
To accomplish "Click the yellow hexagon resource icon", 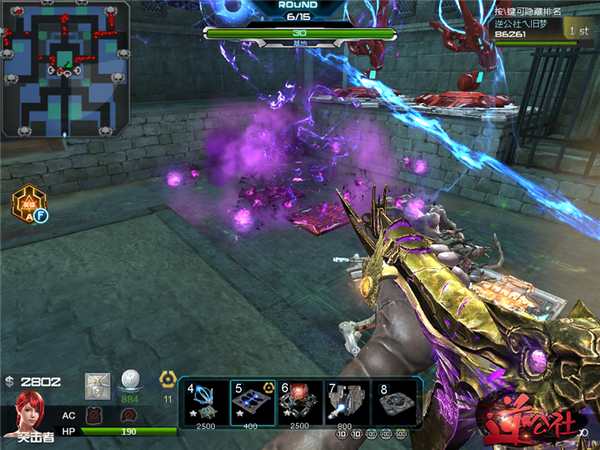I will click(x=168, y=379).
